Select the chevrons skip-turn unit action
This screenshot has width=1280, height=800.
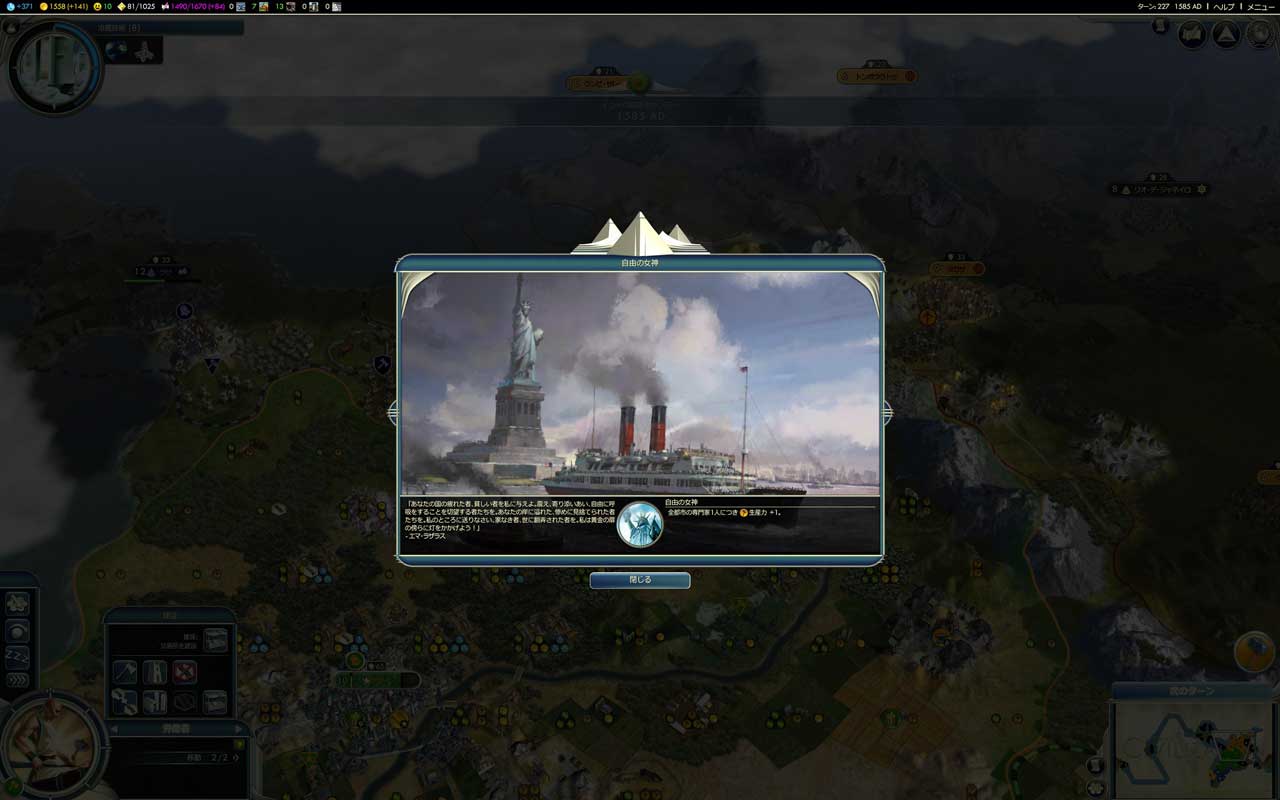click(17, 681)
